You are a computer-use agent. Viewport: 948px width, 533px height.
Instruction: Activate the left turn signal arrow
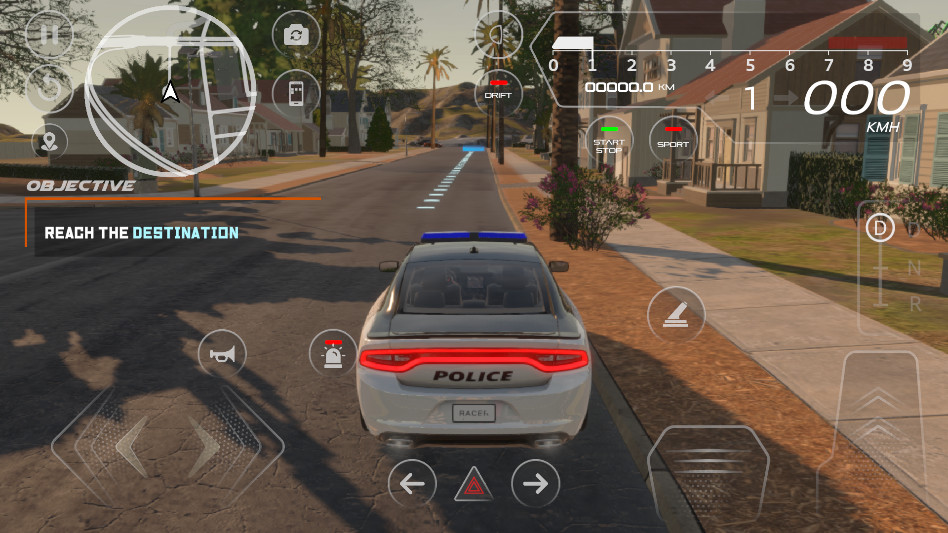412,484
